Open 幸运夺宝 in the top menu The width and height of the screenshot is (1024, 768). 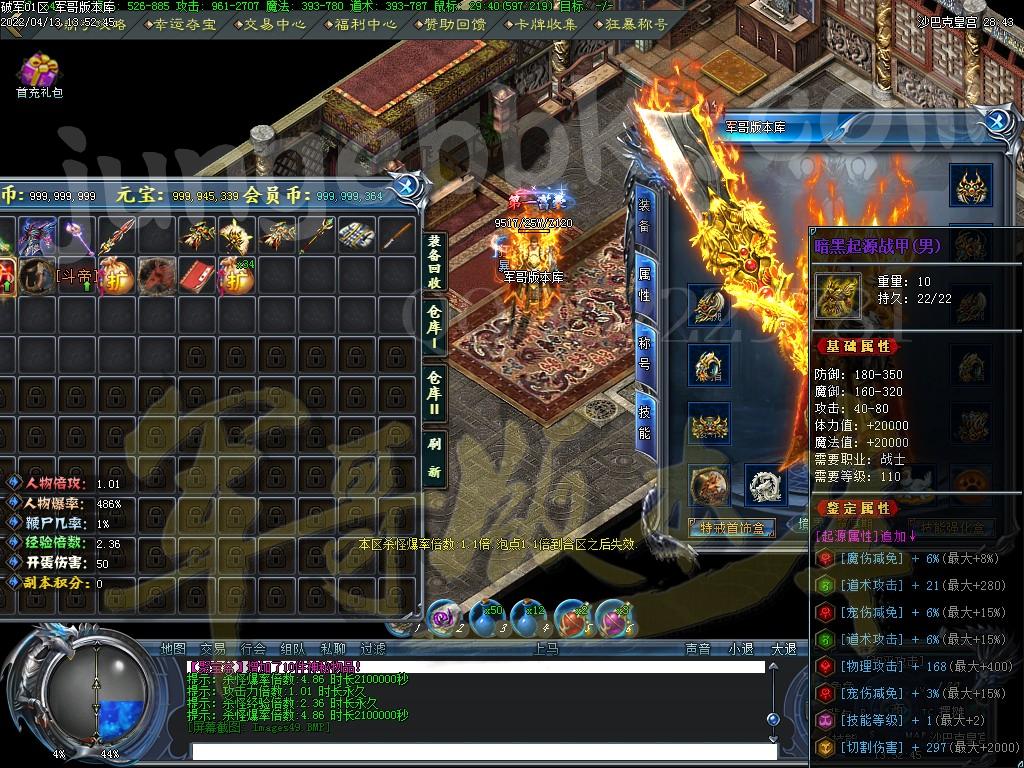[184, 24]
